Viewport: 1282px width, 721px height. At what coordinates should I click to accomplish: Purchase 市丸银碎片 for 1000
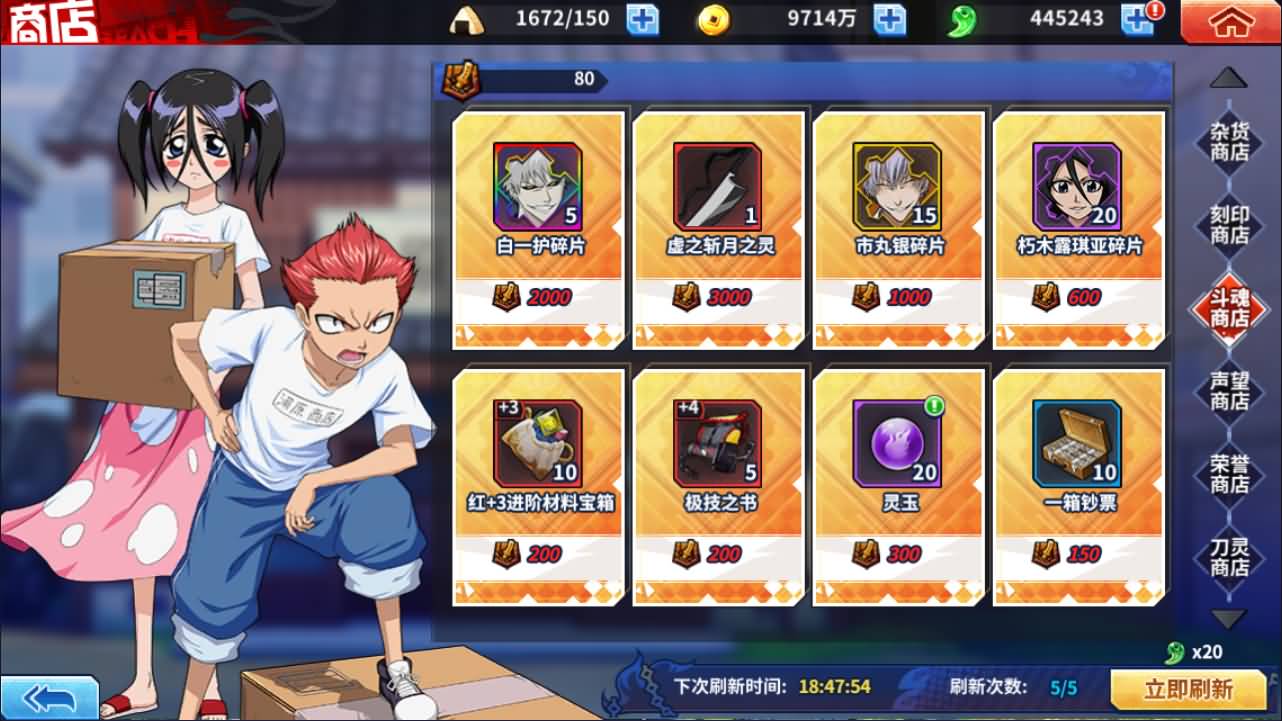[x=899, y=229]
